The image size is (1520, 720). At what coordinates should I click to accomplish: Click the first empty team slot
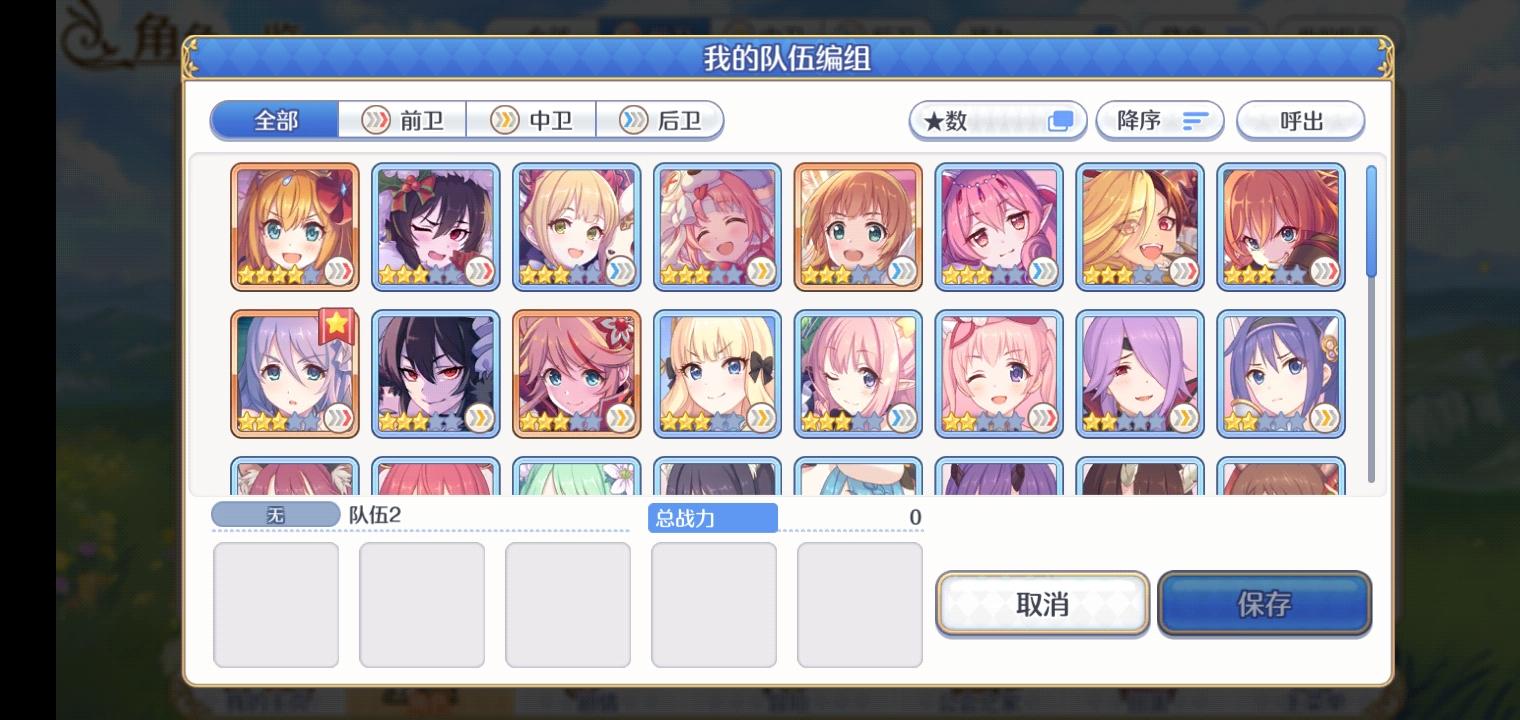point(276,604)
